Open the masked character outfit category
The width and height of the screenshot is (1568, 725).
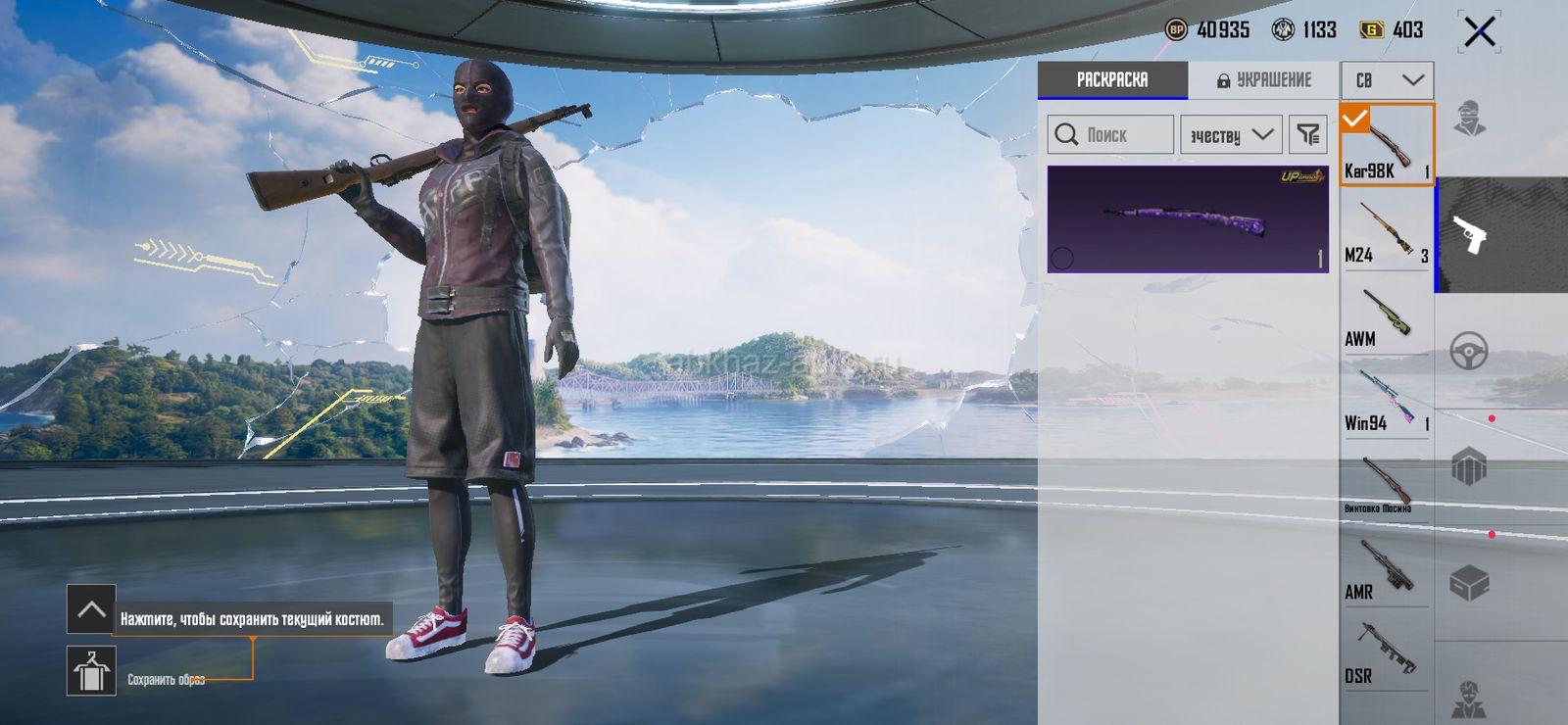tap(1469, 119)
